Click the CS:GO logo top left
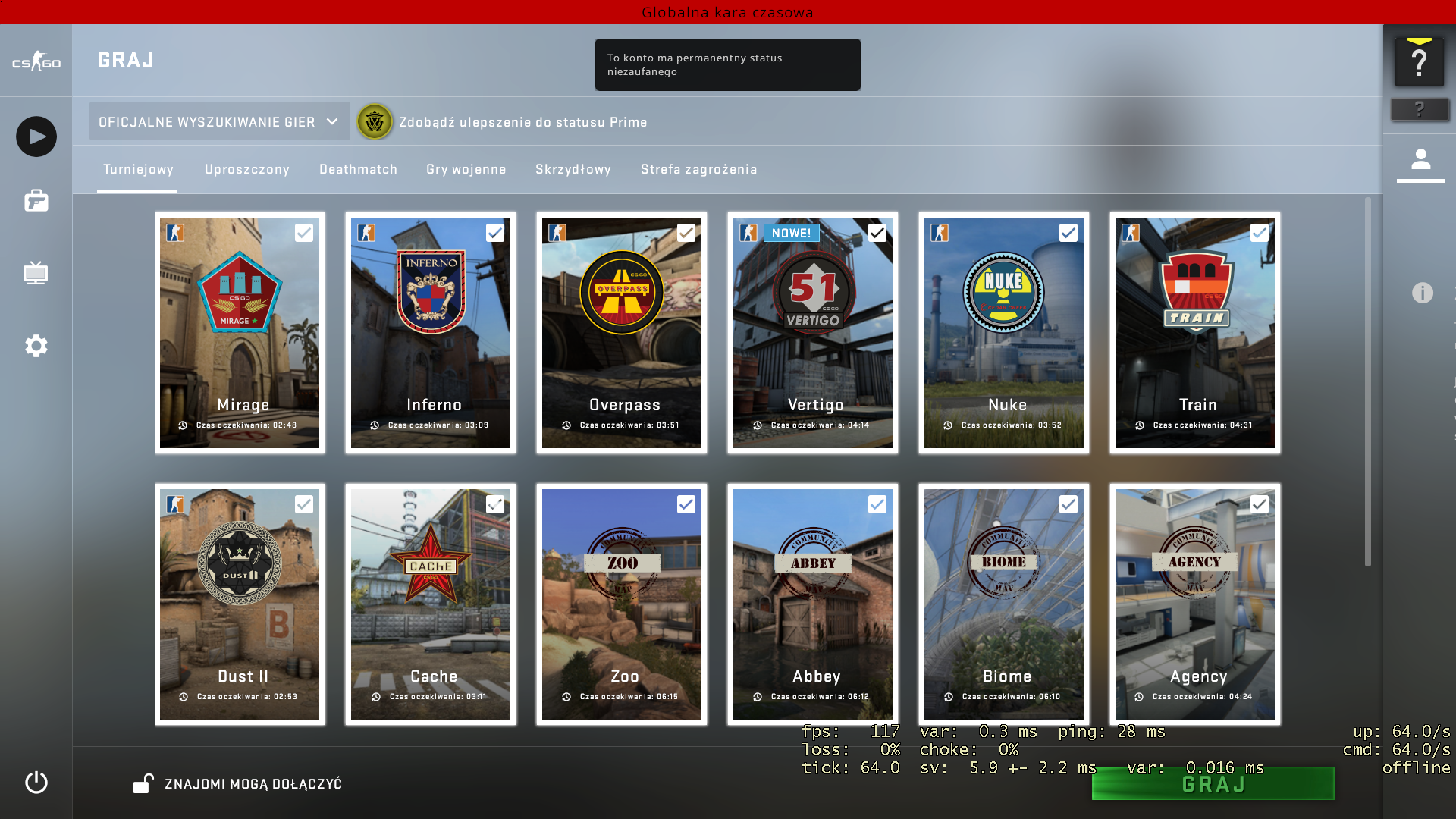The image size is (1456, 819). [x=35, y=62]
